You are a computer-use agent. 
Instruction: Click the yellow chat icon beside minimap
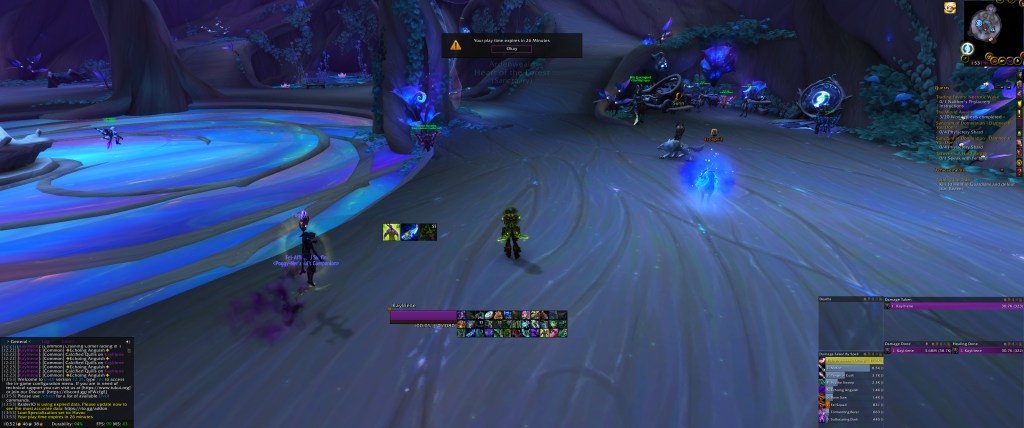click(x=950, y=8)
